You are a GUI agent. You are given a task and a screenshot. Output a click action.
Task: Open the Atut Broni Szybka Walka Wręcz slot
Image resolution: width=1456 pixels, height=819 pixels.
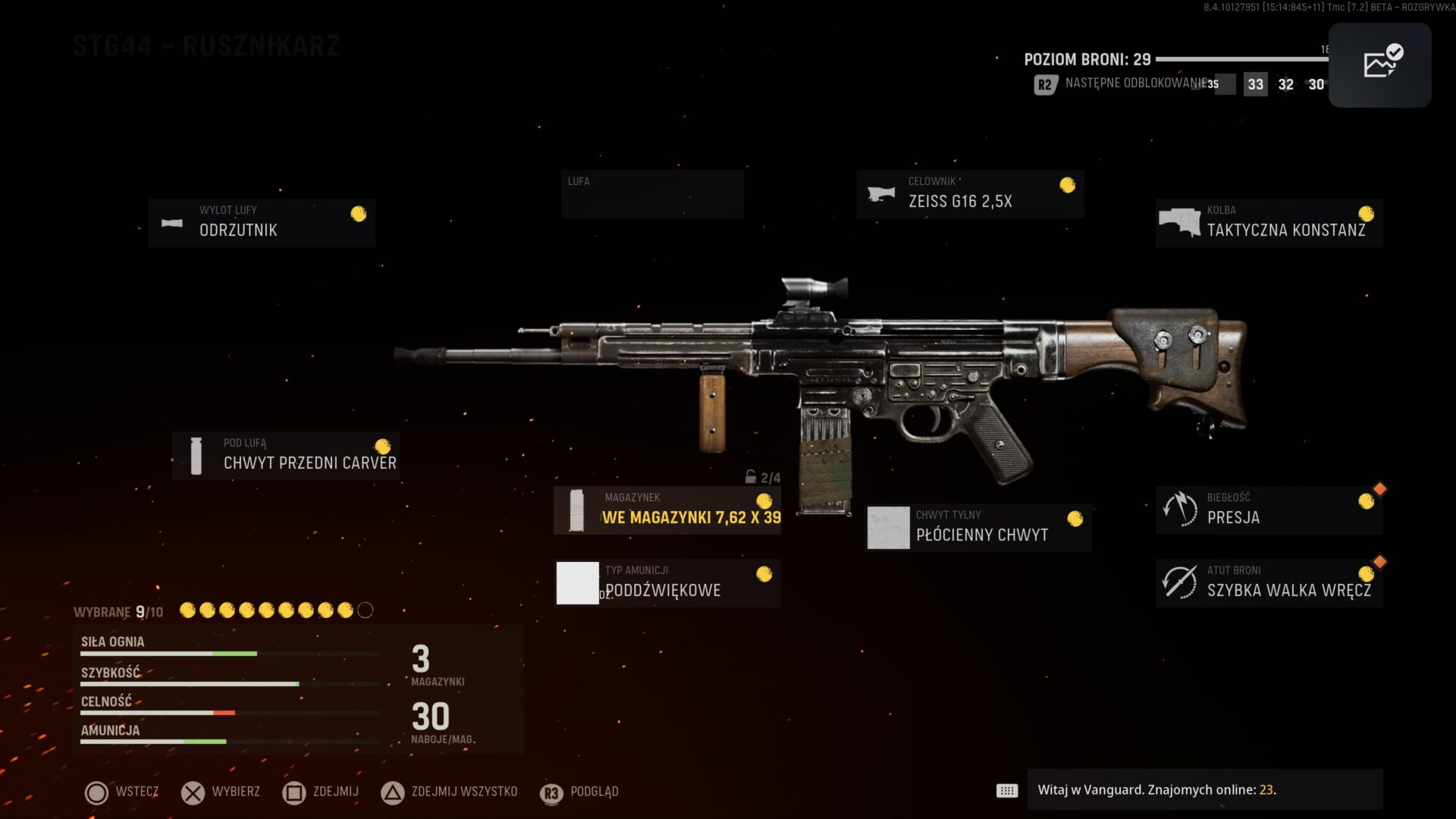pyautogui.click(x=1269, y=582)
